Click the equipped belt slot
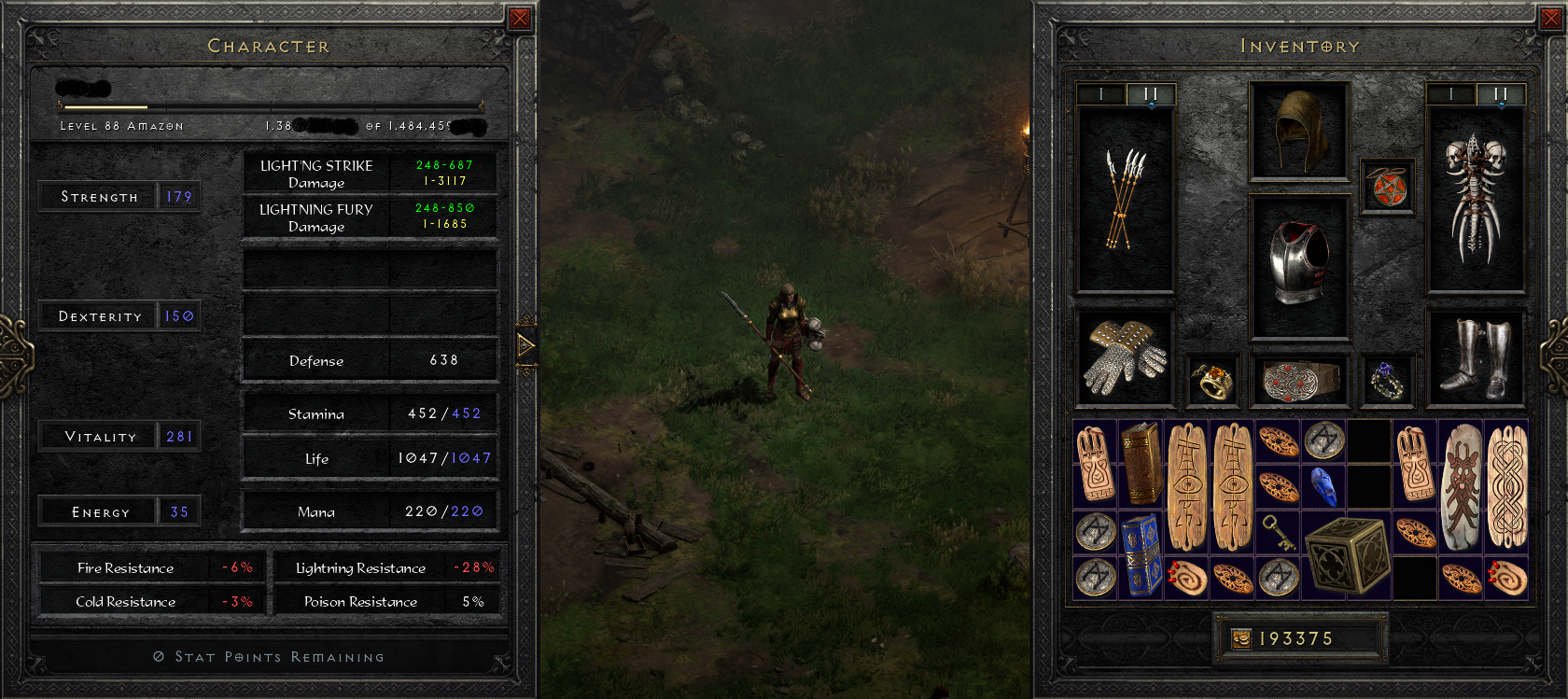This screenshot has width=1568, height=699. (x=1298, y=380)
